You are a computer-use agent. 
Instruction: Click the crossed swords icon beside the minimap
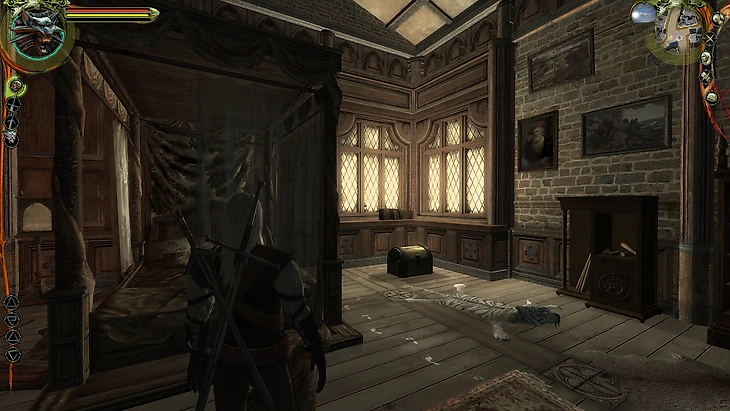(711, 40)
